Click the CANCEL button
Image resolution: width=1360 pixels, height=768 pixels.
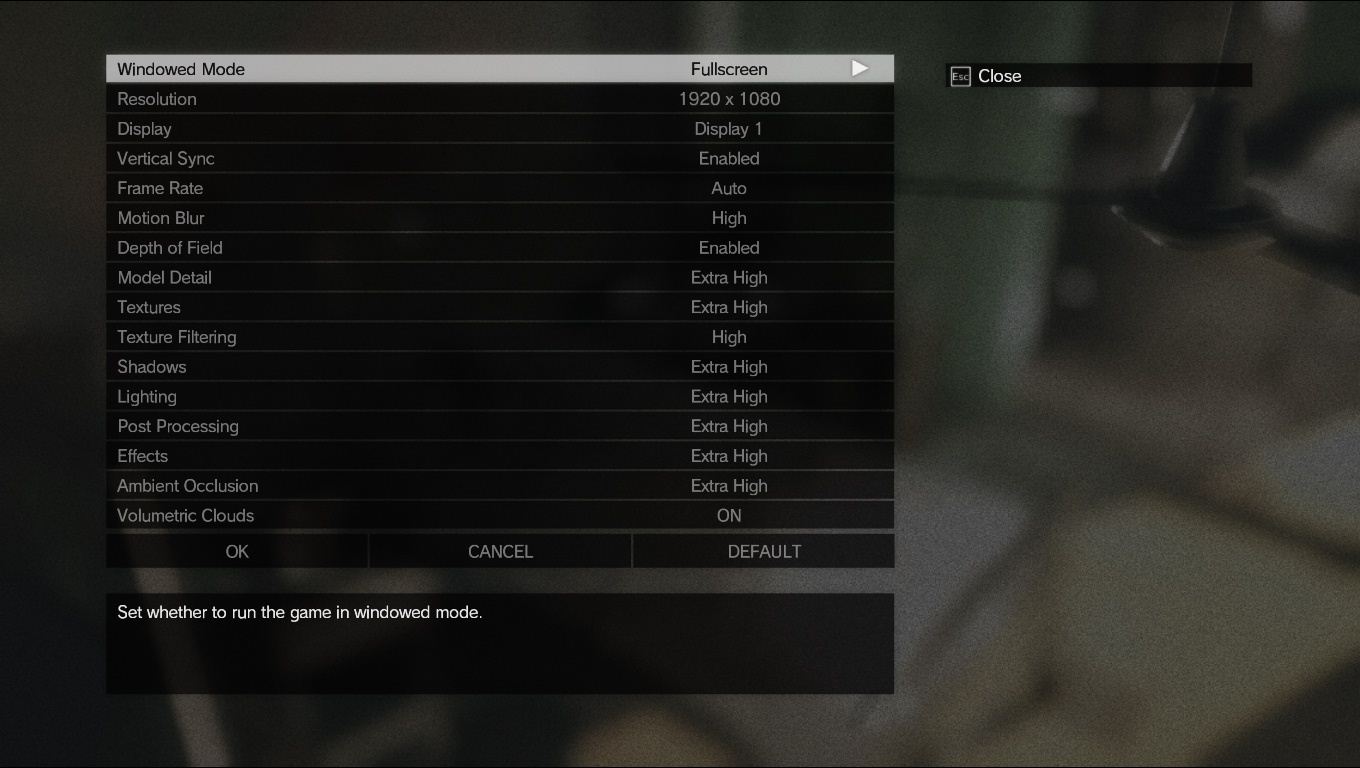500,551
